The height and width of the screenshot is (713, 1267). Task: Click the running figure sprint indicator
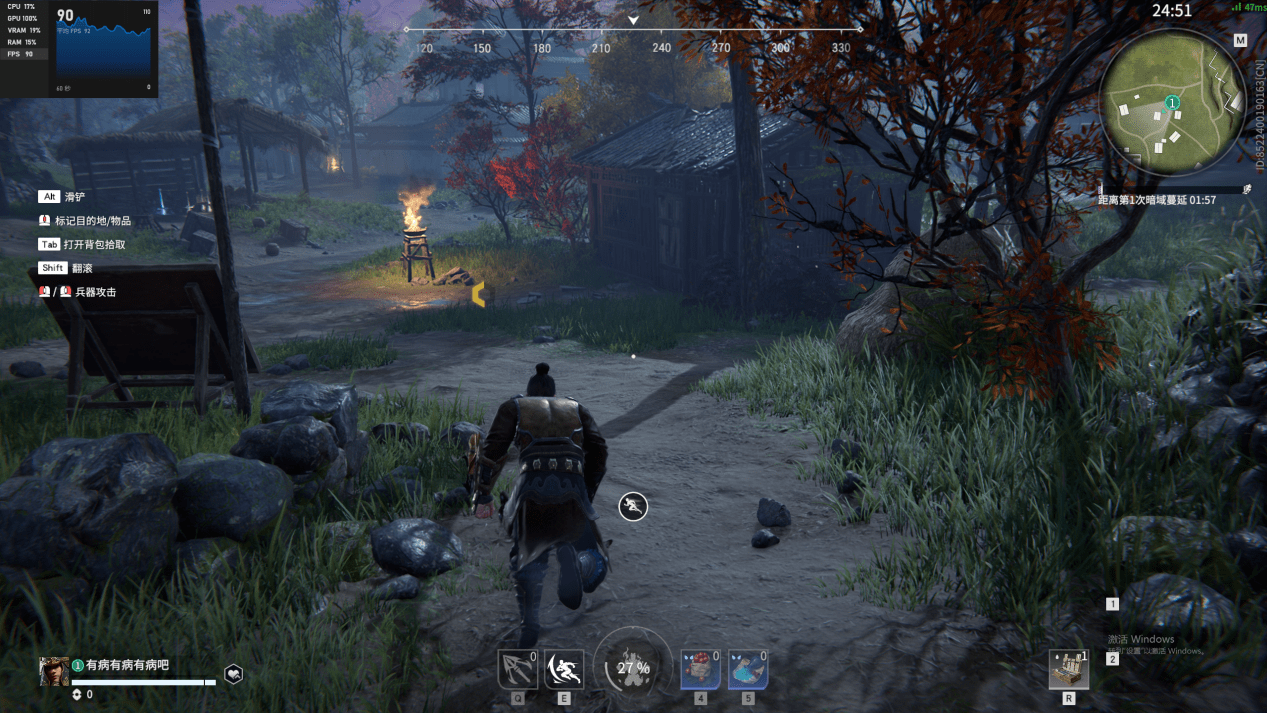[633, 506]
